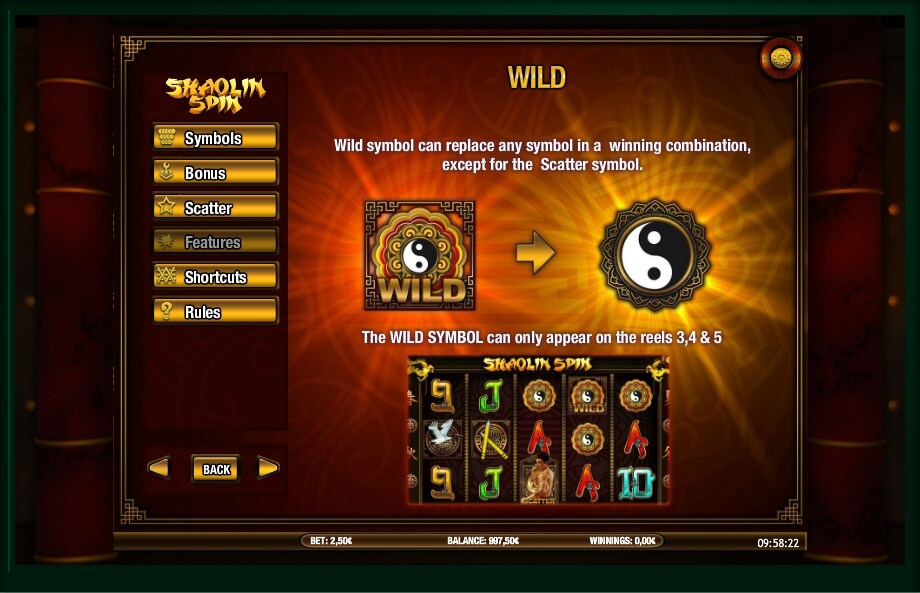The image size is (920, 593).
Task: Go to the previous page with left arrow
Action: point(159,467)
